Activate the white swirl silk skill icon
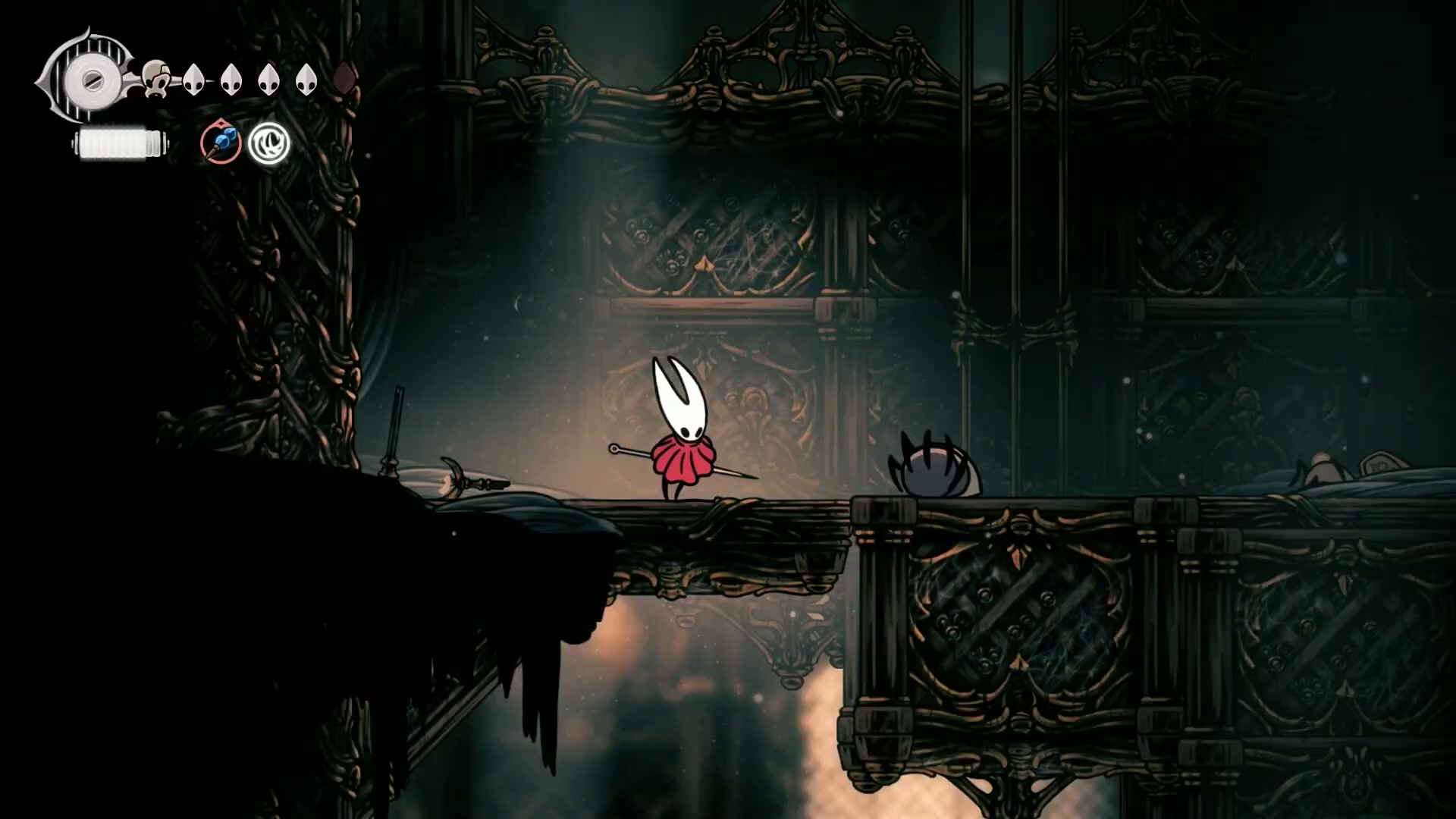This screenshot has height=819, width=1456. click(269, 143)
